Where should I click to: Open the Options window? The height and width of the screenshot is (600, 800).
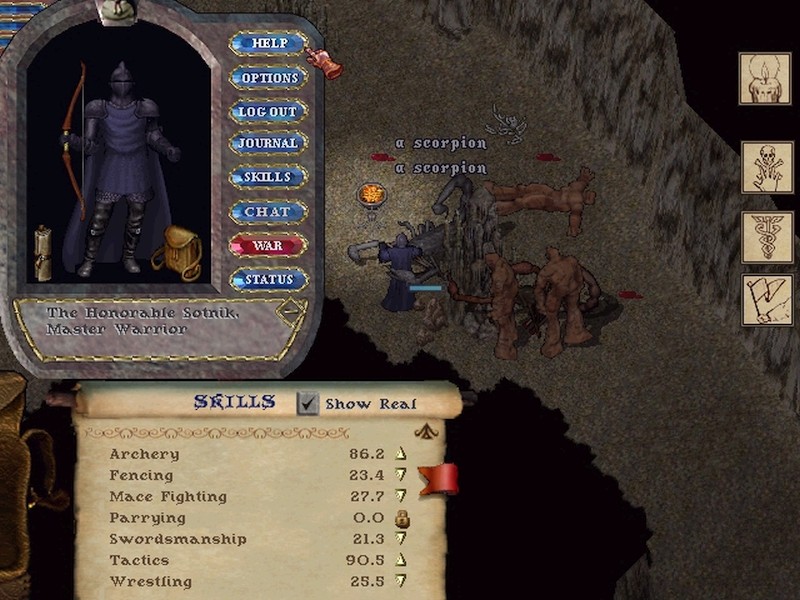(x=268, y=78)
